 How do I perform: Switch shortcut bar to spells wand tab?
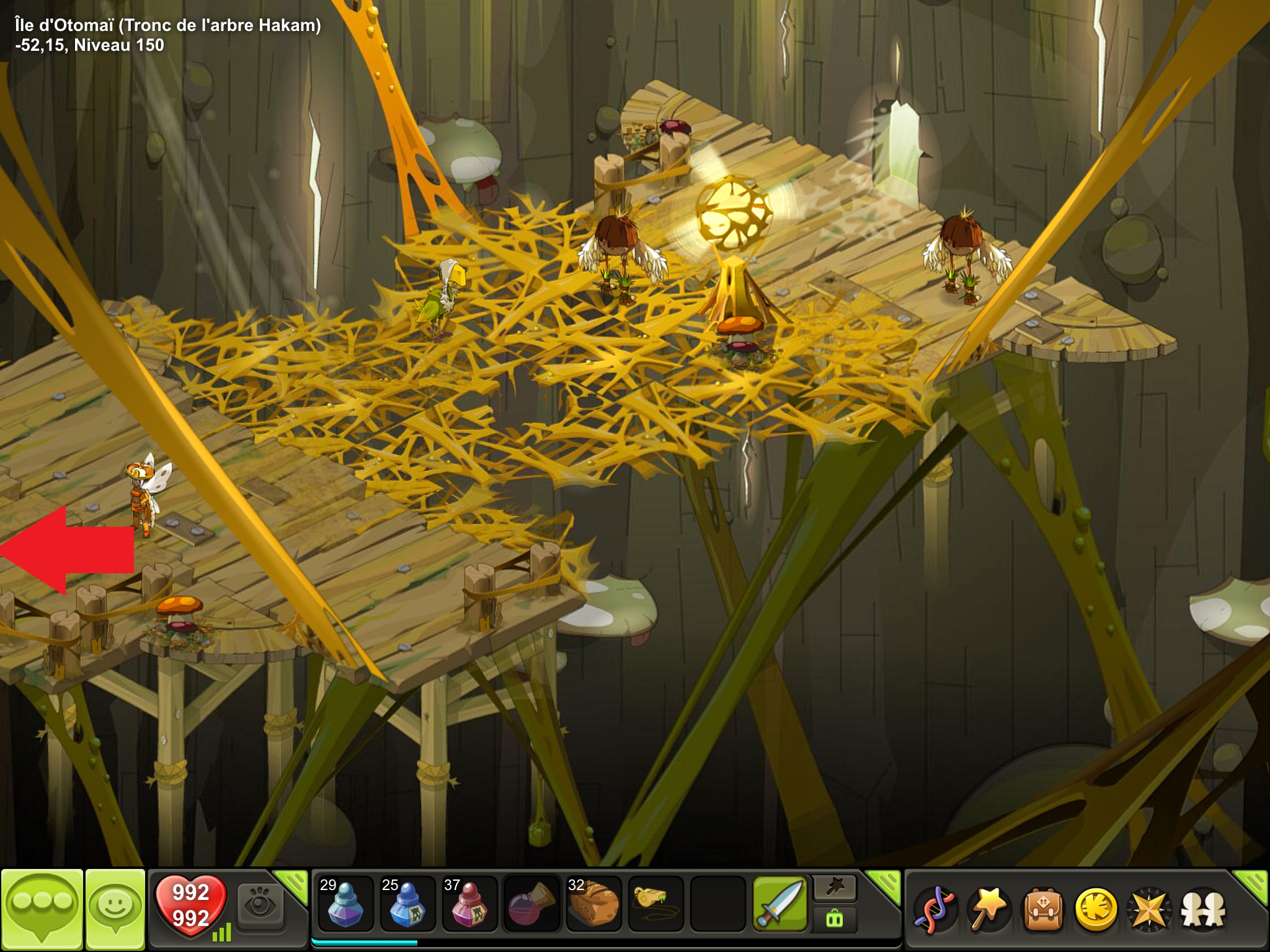(x=835, y=888)
